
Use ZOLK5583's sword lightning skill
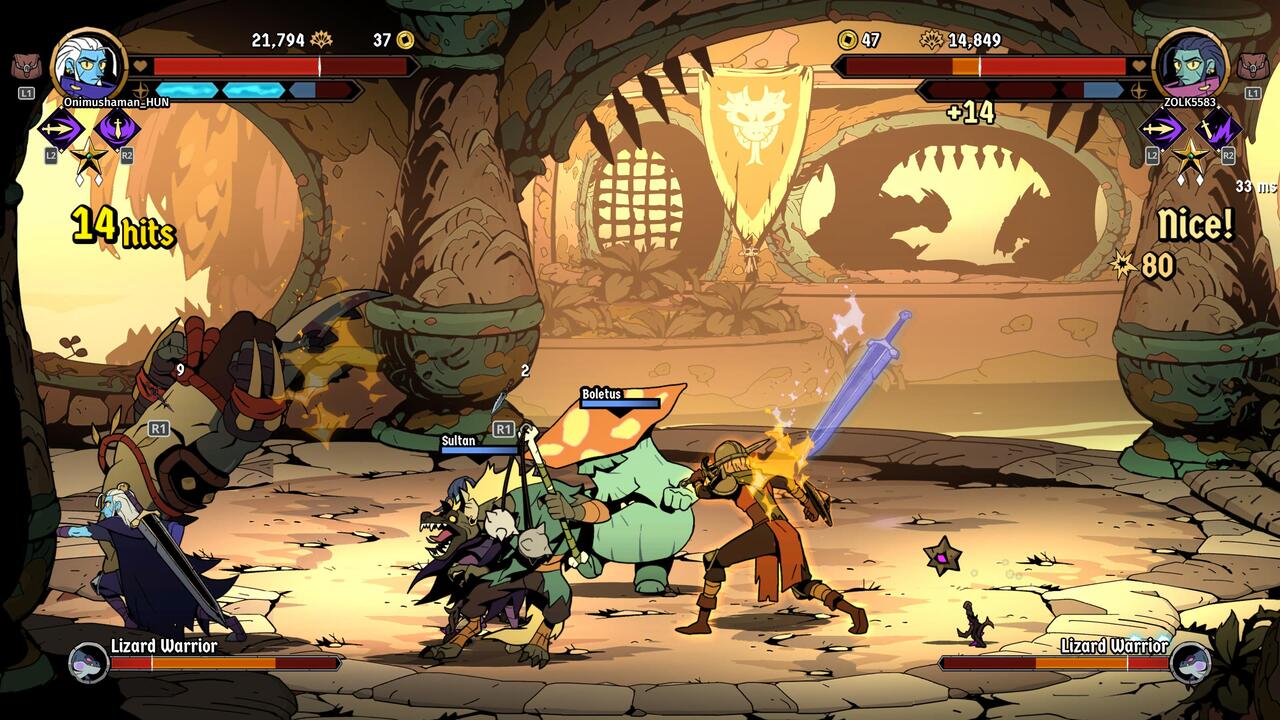[x=1219, y=129]
